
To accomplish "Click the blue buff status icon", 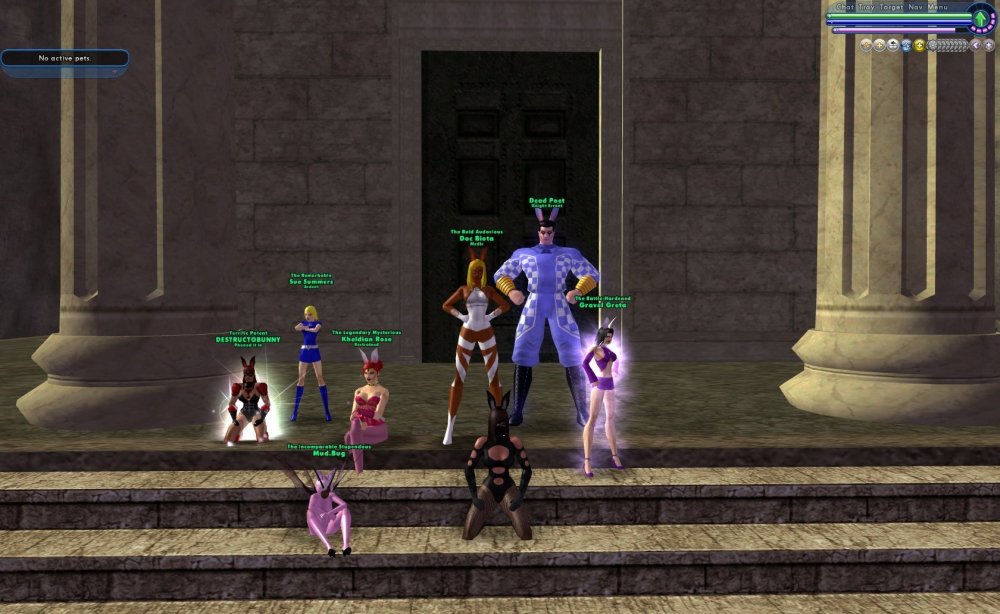I will coord(906,45).
